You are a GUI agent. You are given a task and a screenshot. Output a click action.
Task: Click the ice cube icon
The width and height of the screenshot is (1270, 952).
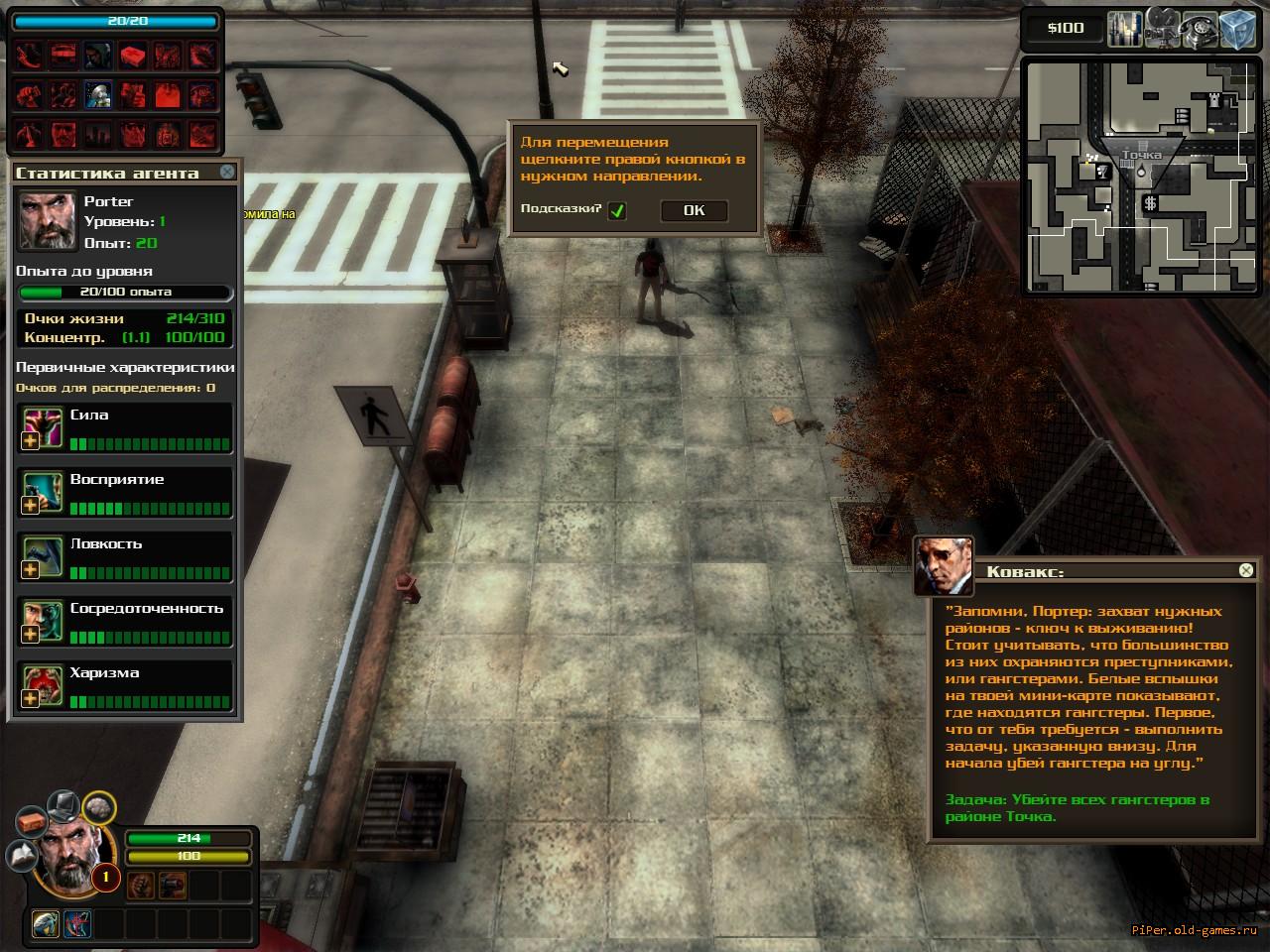[x=1238, y=28]
